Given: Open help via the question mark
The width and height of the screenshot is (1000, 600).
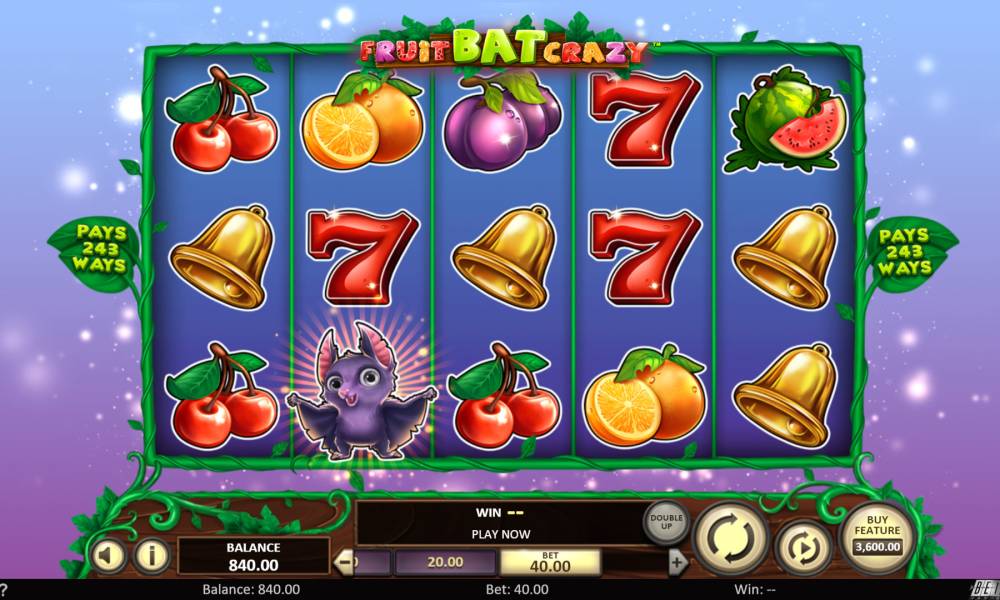Looking at the screenshot, I should pos(5,590).
